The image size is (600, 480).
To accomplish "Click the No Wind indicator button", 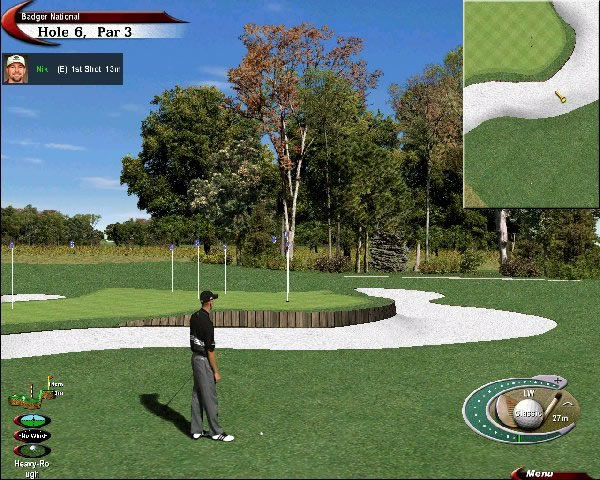I will (32, 435).
